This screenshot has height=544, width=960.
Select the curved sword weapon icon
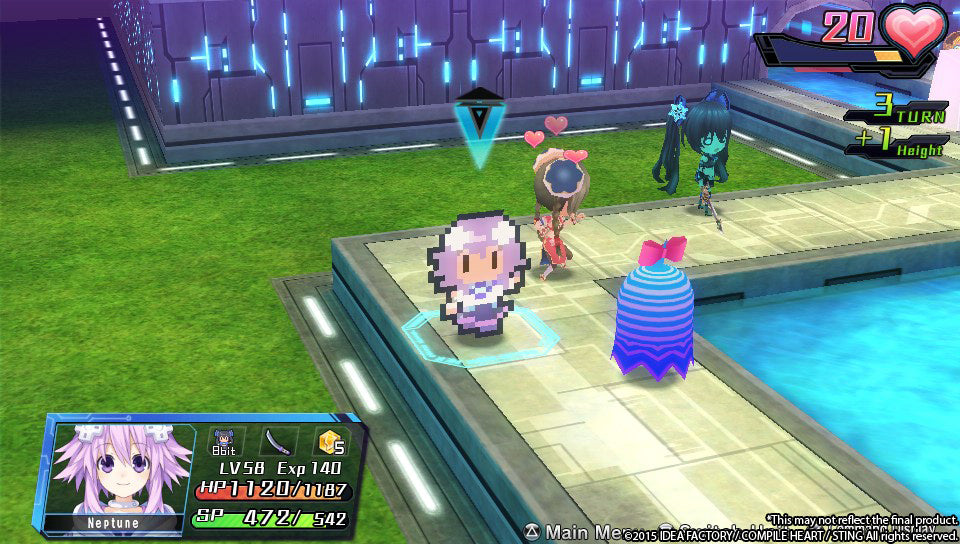[277, 441]
